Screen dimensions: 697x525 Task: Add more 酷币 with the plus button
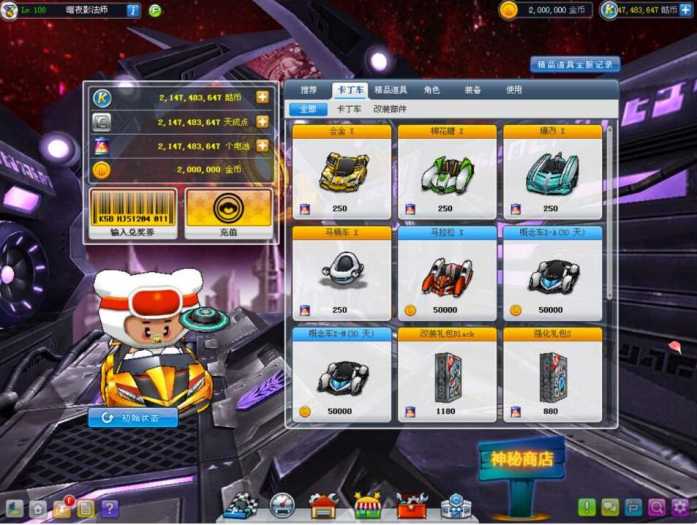pos(262,97)
